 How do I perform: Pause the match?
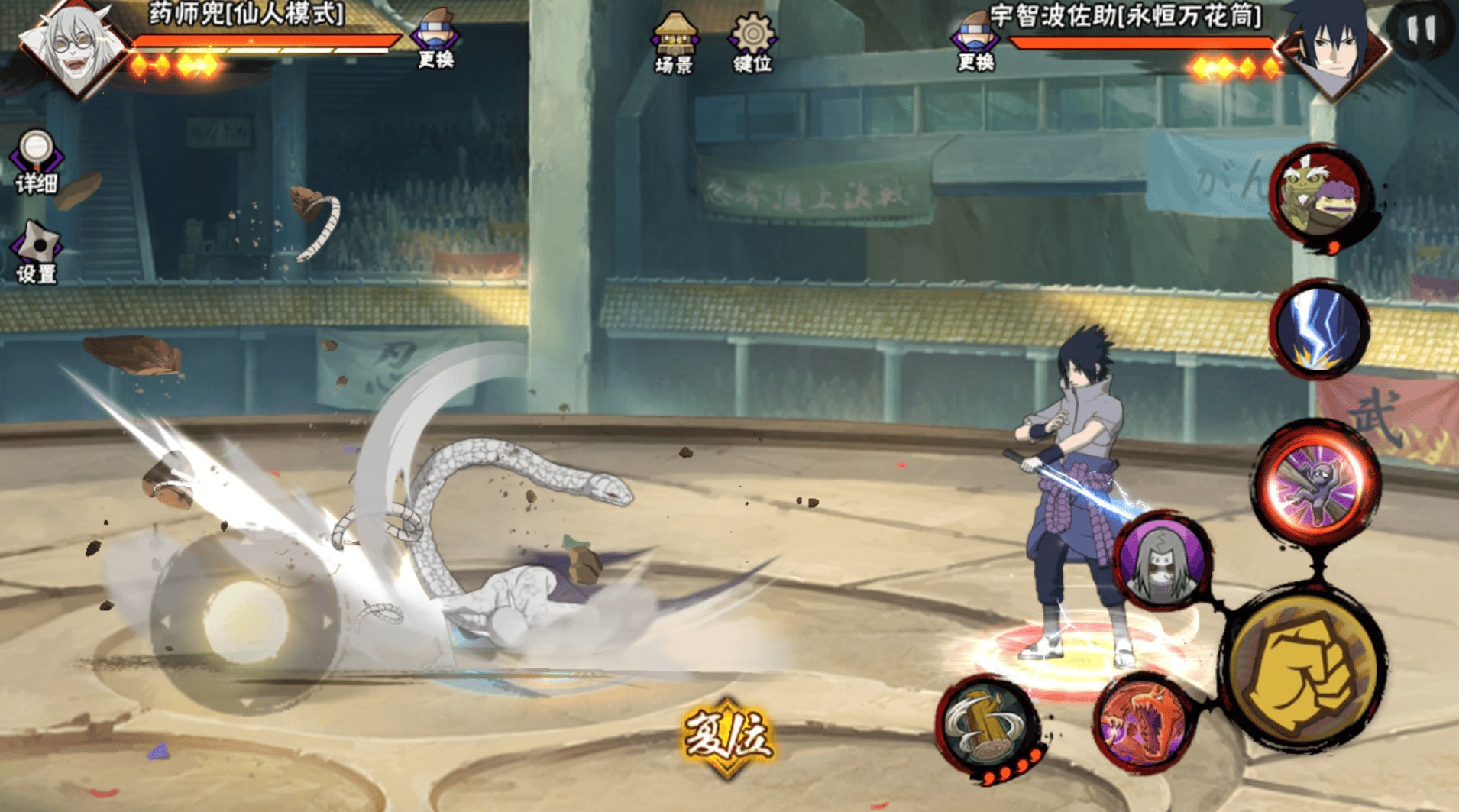coord(1421,31)
